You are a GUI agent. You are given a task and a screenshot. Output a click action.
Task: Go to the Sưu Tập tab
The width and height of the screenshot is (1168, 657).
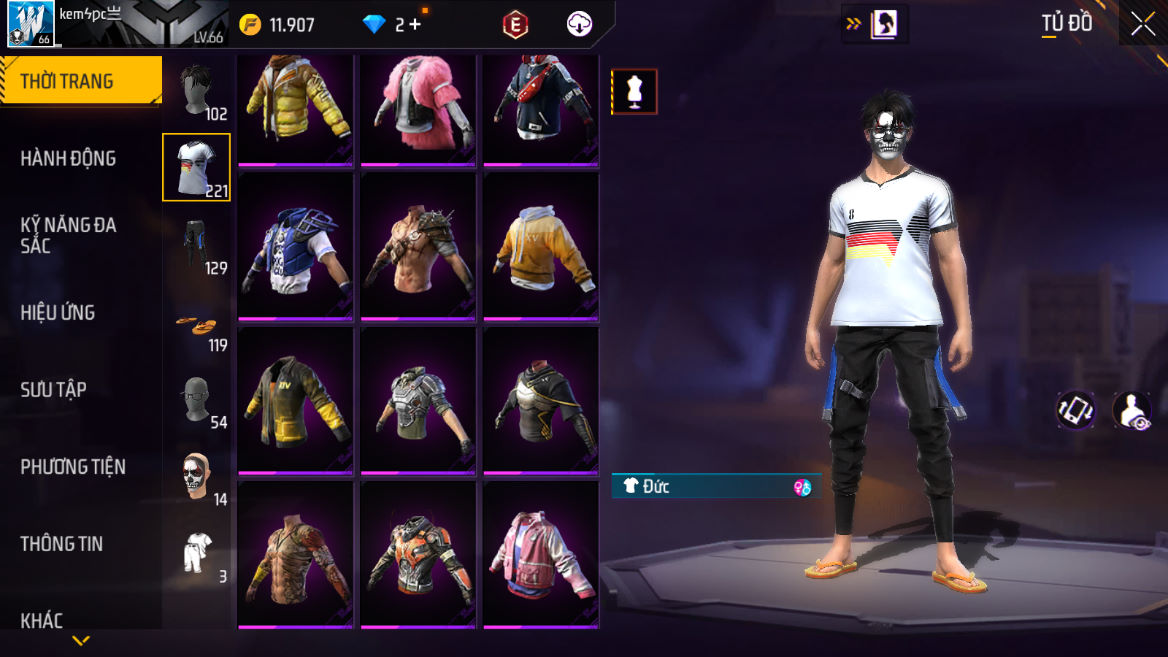point(54,389)
